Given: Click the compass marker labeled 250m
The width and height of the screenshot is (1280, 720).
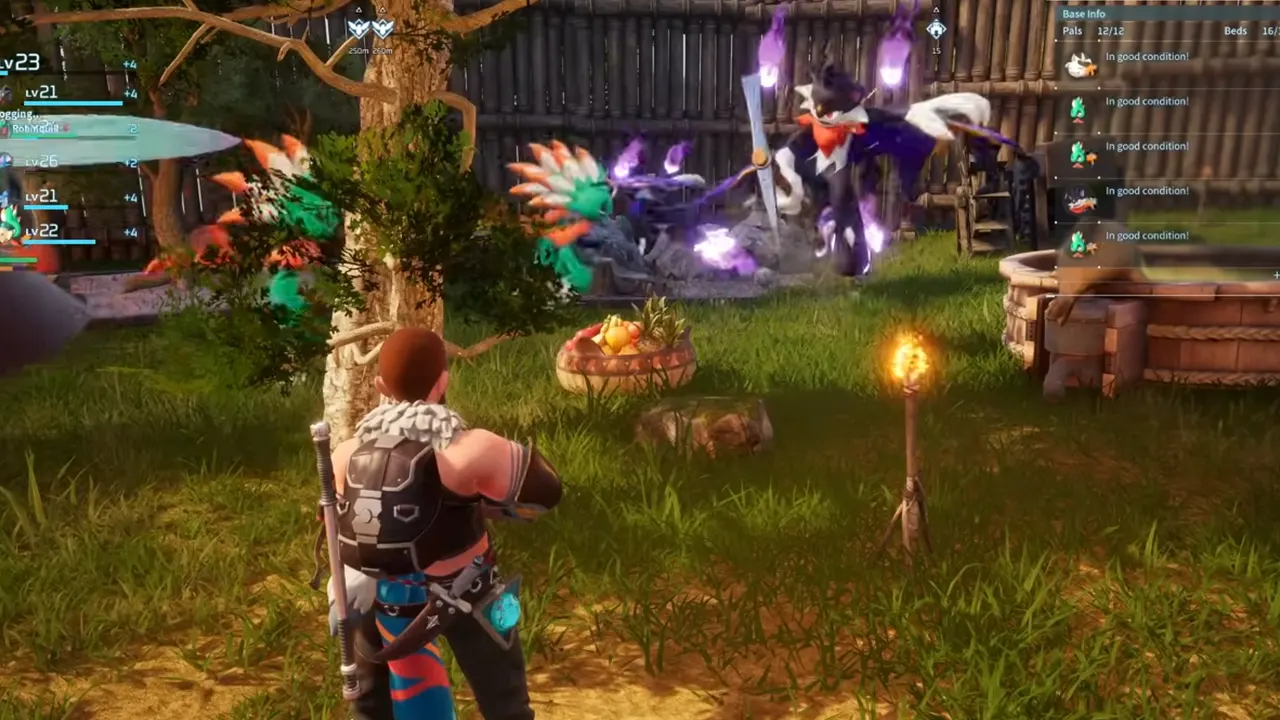Looking at the screenshot, I should pyautogui.click(x=359, y=29).
